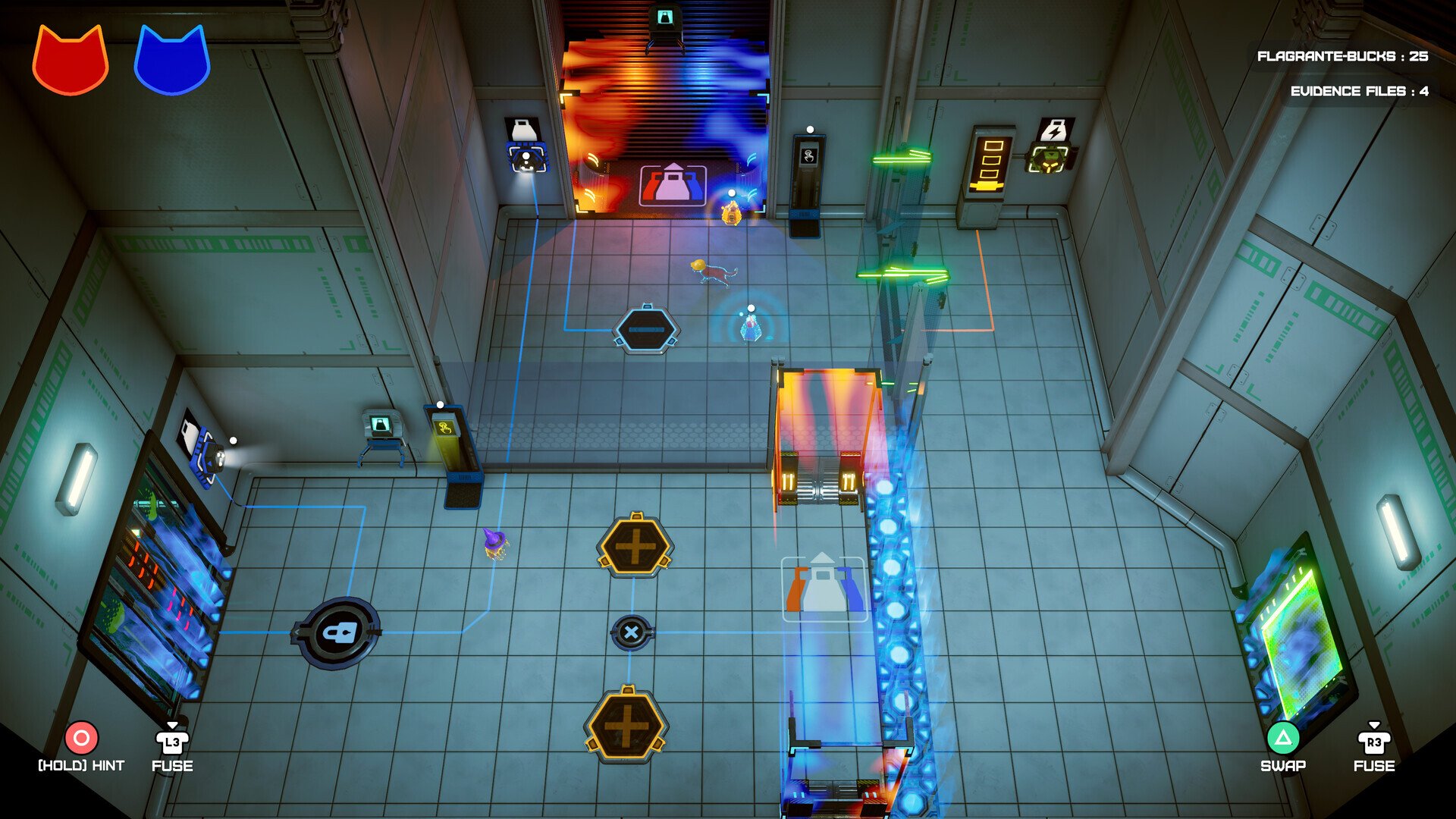Select the blue cat head icon

click(x=171, y=61)
